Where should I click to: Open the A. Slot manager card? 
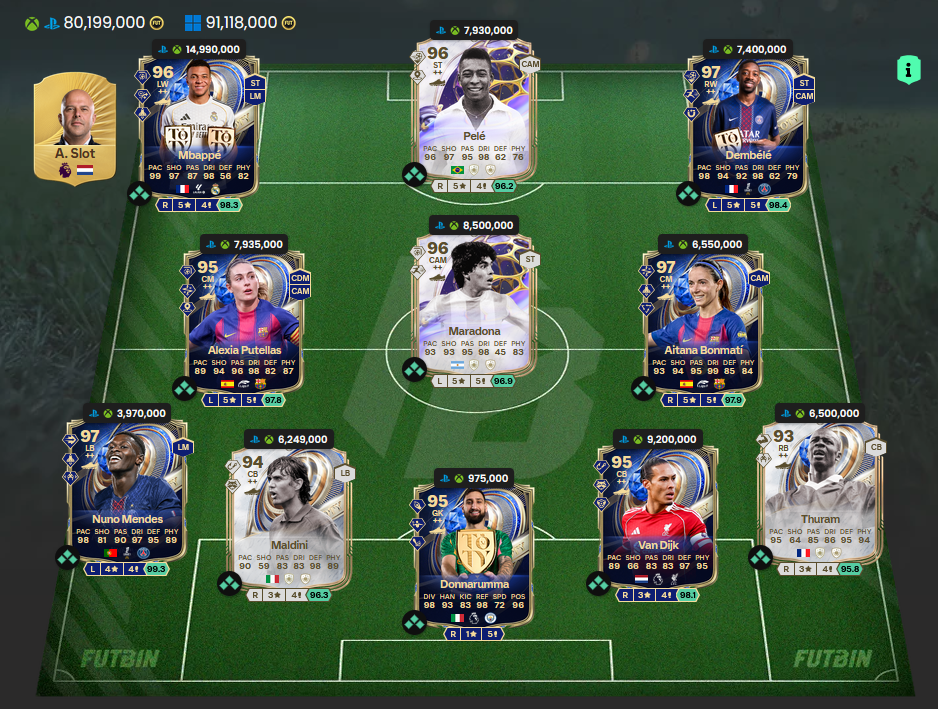75,129
